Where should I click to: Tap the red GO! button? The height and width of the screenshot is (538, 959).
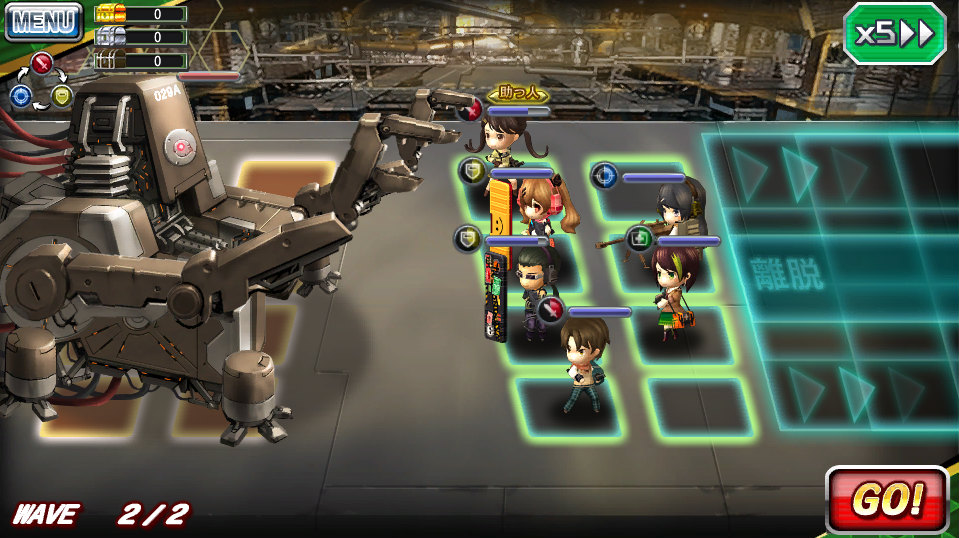pos(887,497)
